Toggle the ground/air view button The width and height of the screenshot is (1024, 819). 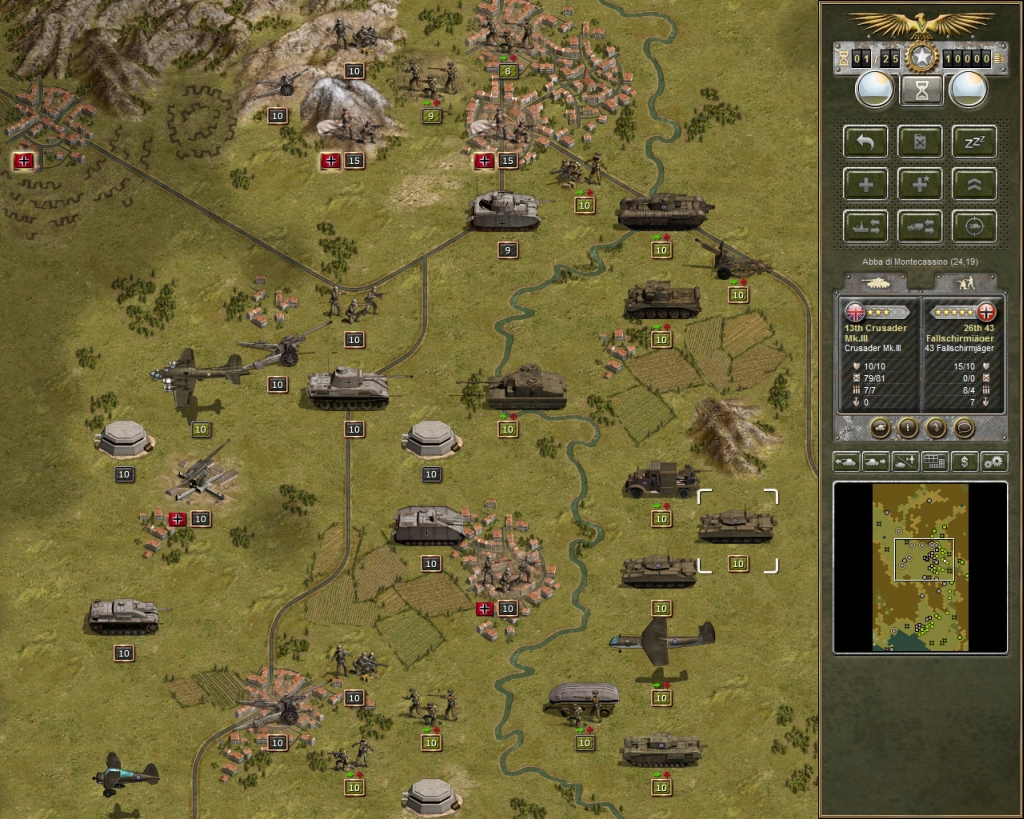point(906,461)
